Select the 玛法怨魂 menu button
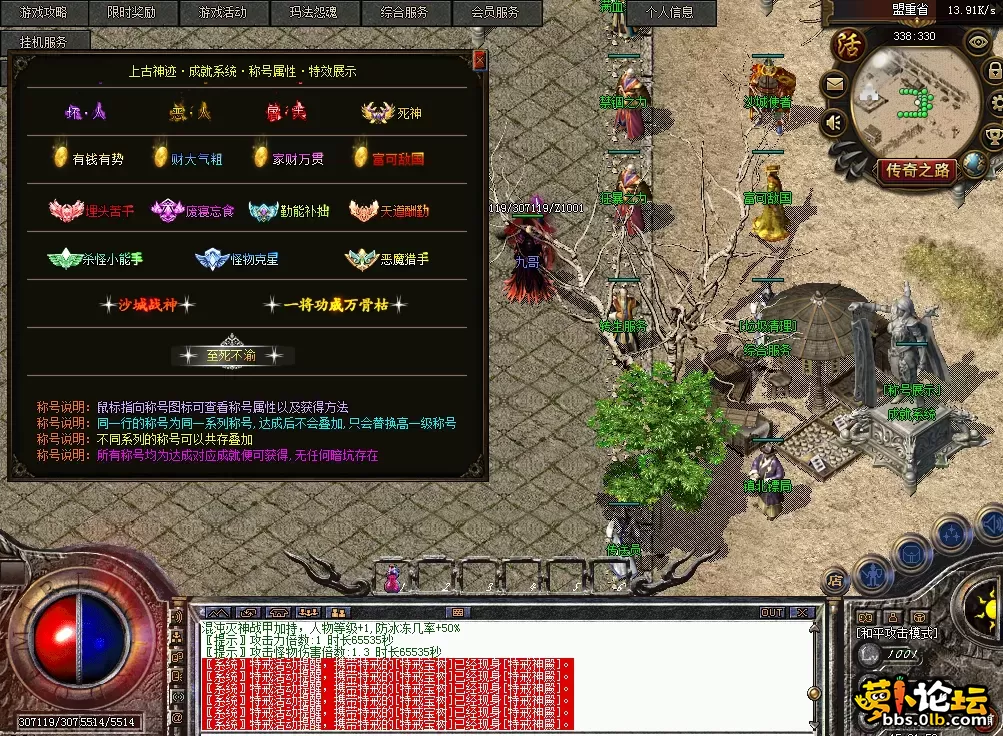 click(x=313, y=13)
